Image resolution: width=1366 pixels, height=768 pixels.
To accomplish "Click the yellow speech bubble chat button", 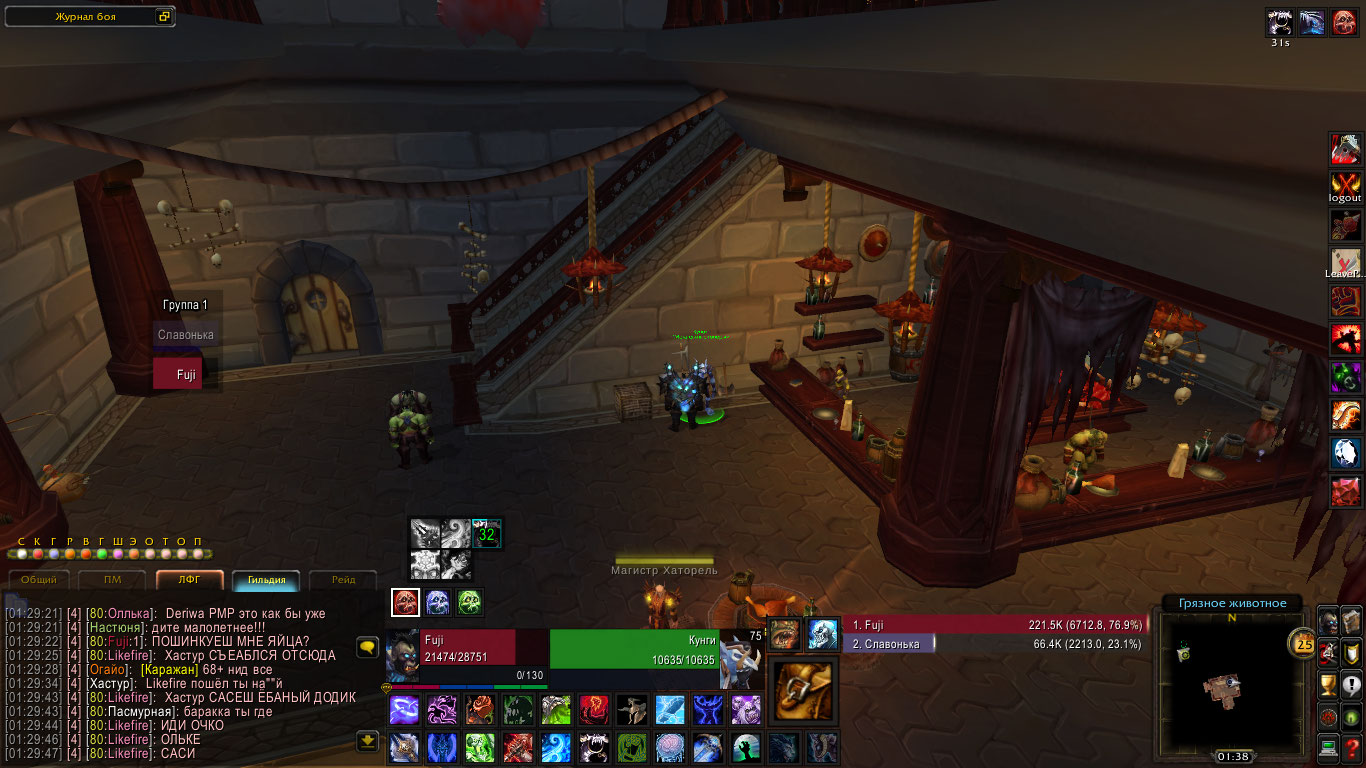I will pyautogui.click(x=367, y=647).
